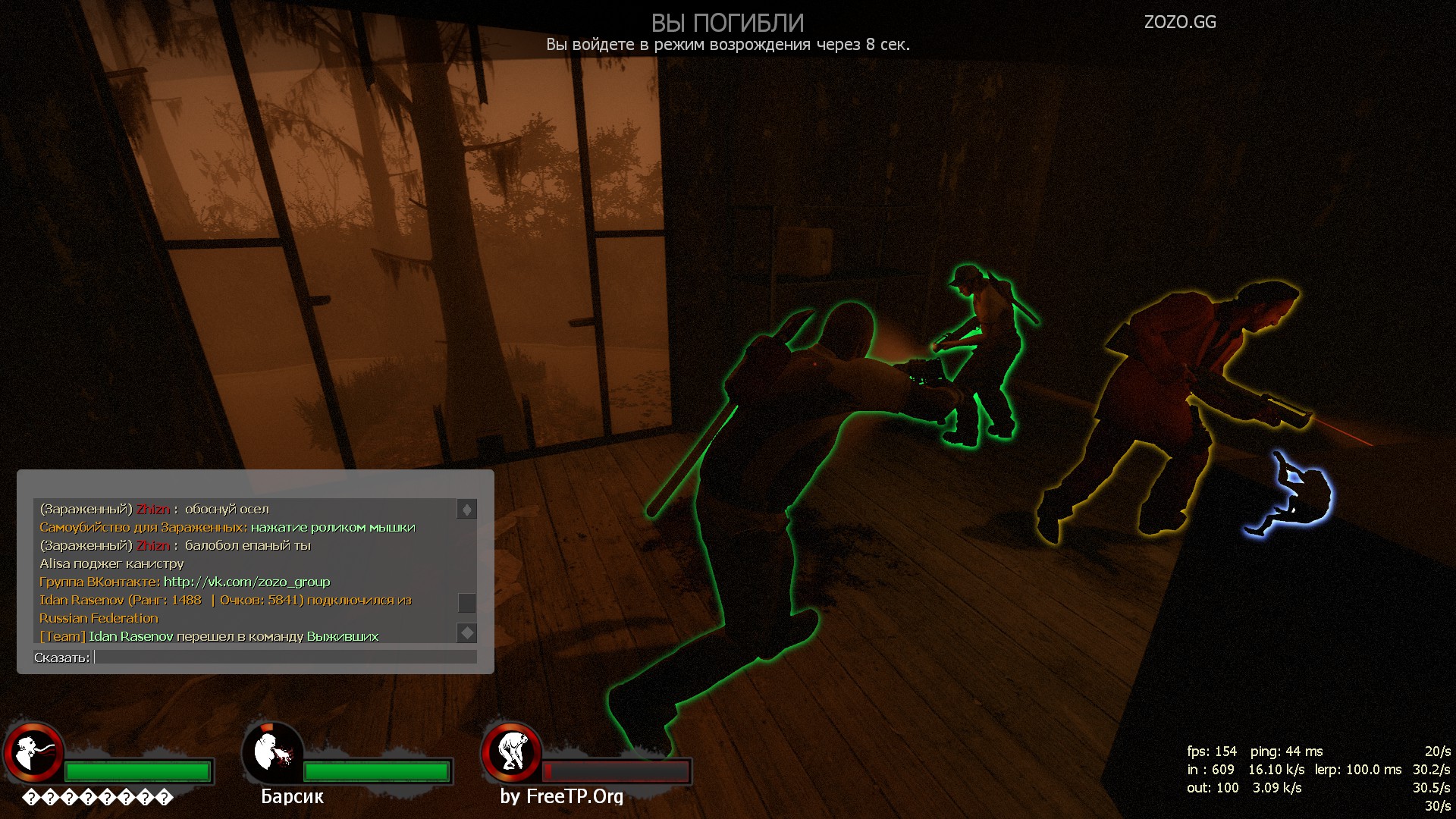Select Барсик's Boomer portrait

click(x=272, y=752)
